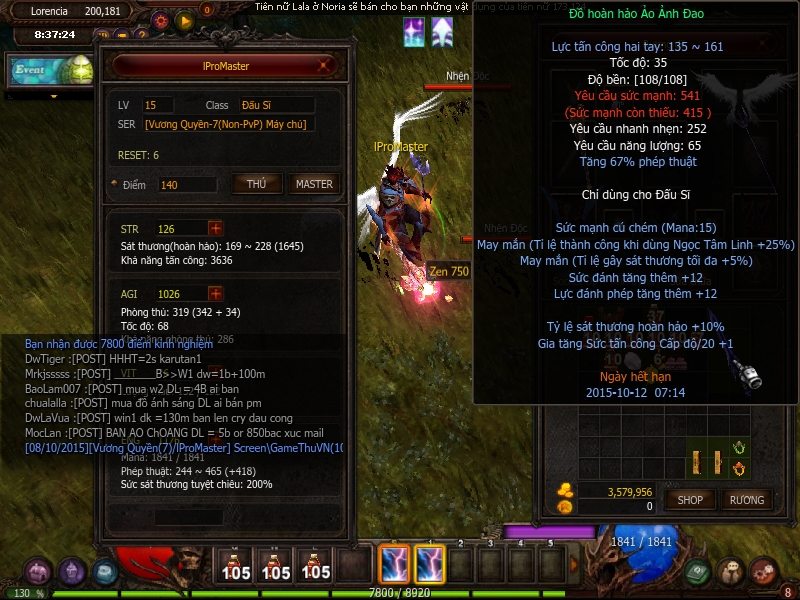Select the green ring in inventory
Viewport: 800px width, 600px height.
(x=740, y=447)
